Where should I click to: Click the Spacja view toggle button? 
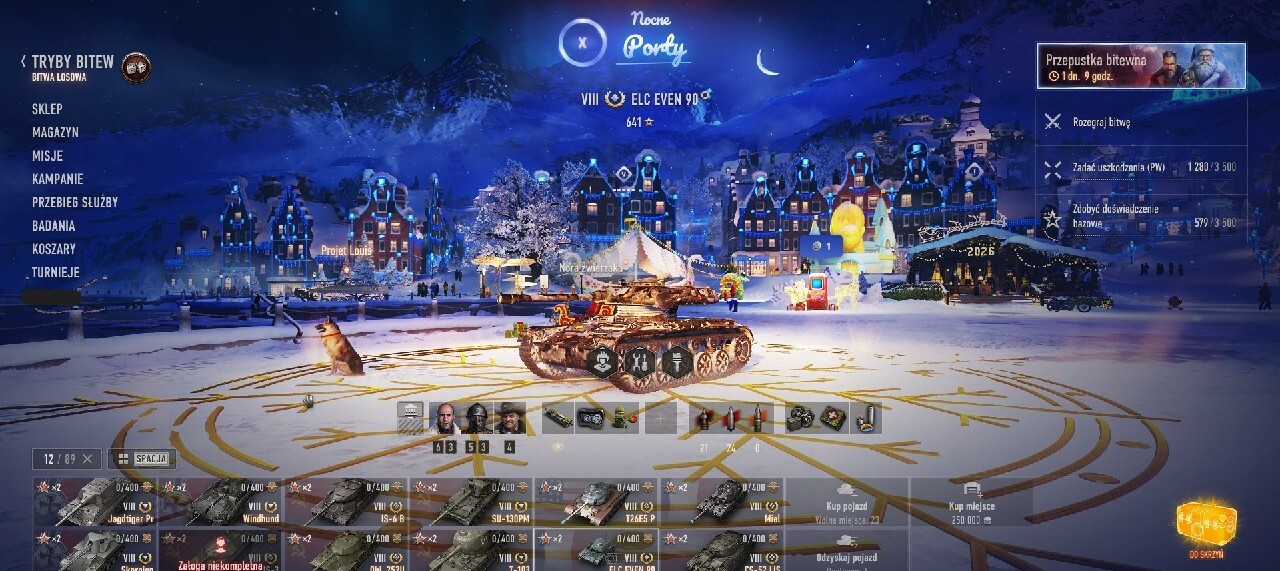pyautogui.click(x=142, y=459)
